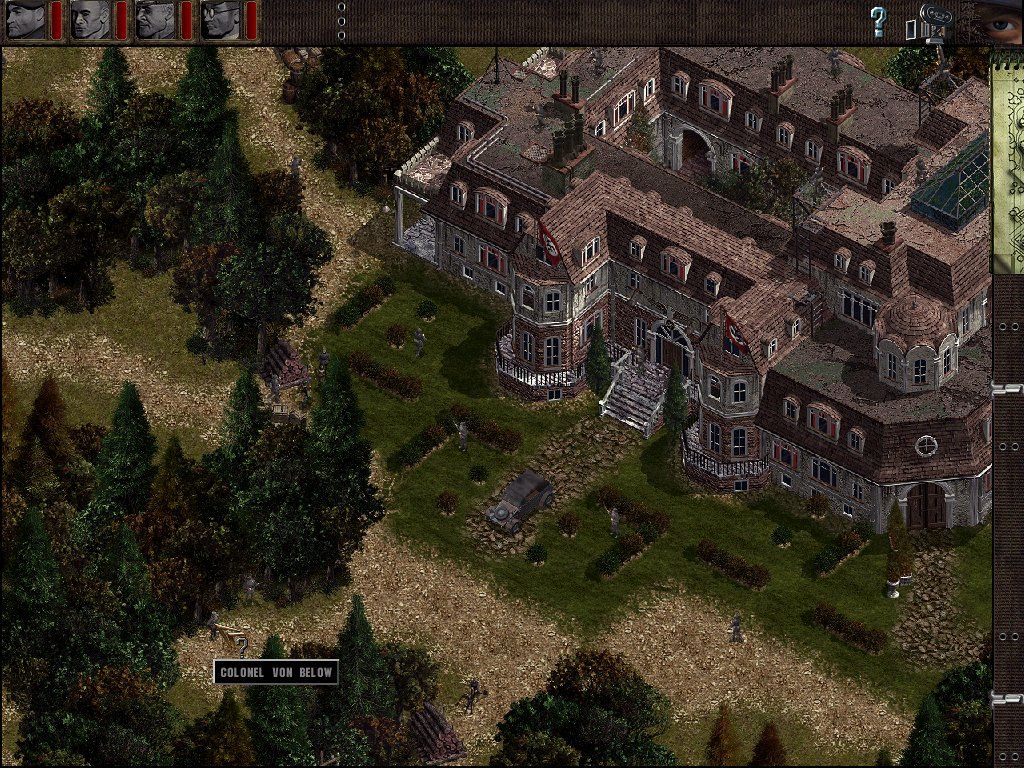Select the second commando portrait, the bald man

[91, 20]
